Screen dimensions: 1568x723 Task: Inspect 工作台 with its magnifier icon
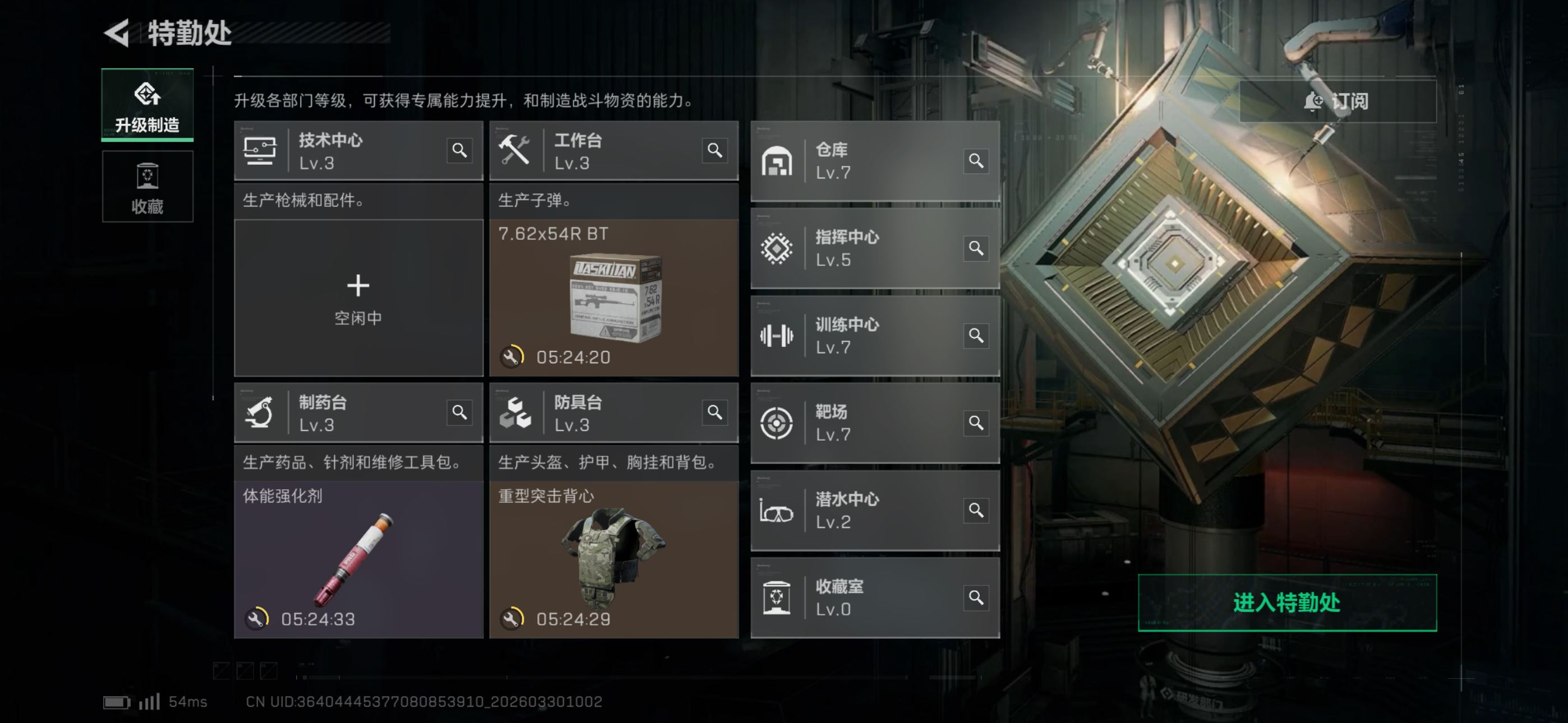click(714, 150)
